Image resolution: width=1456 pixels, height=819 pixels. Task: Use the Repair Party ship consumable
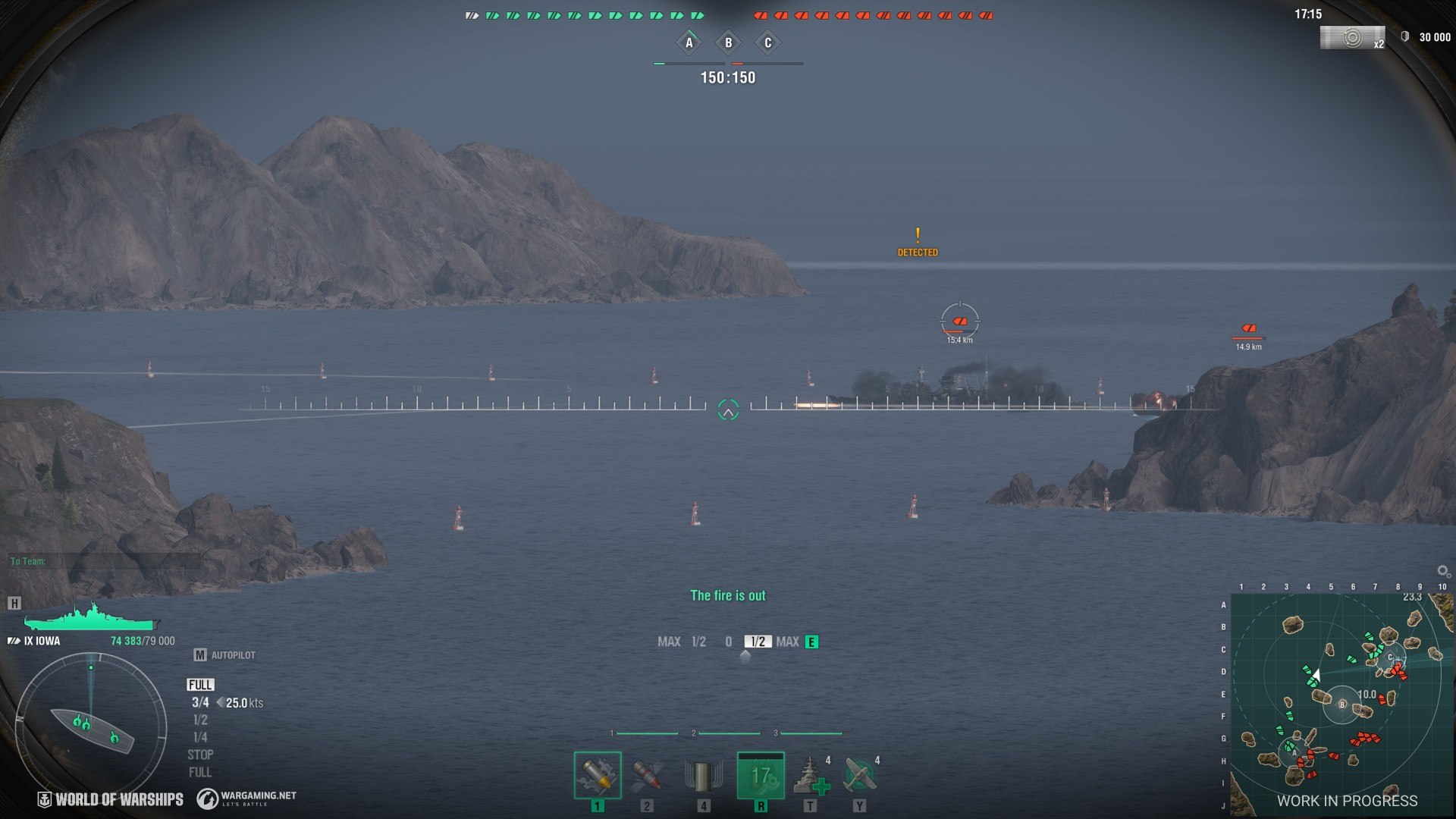(x=810, y=777)
